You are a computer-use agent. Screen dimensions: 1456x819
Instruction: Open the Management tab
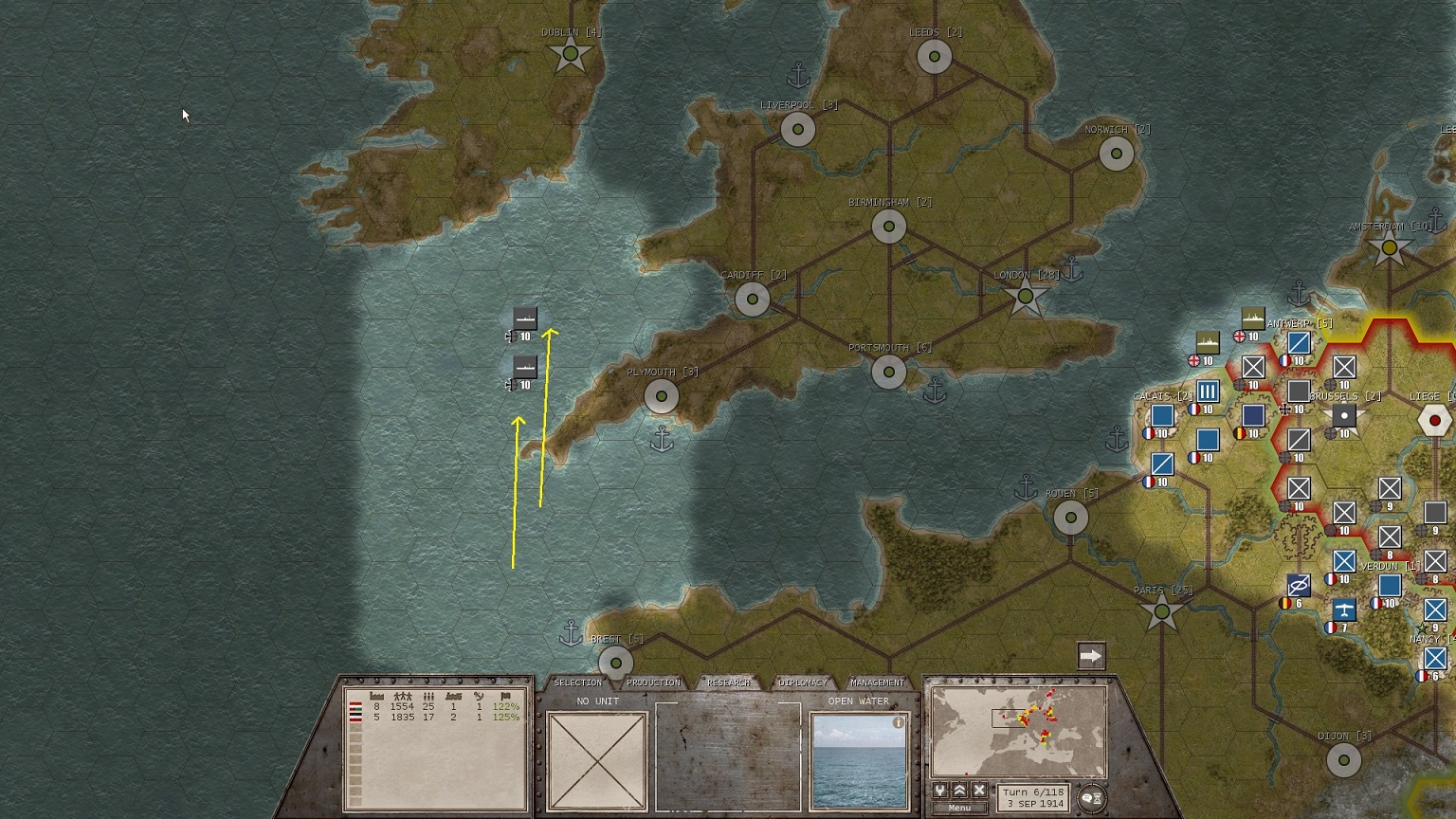tap(877, 682)
